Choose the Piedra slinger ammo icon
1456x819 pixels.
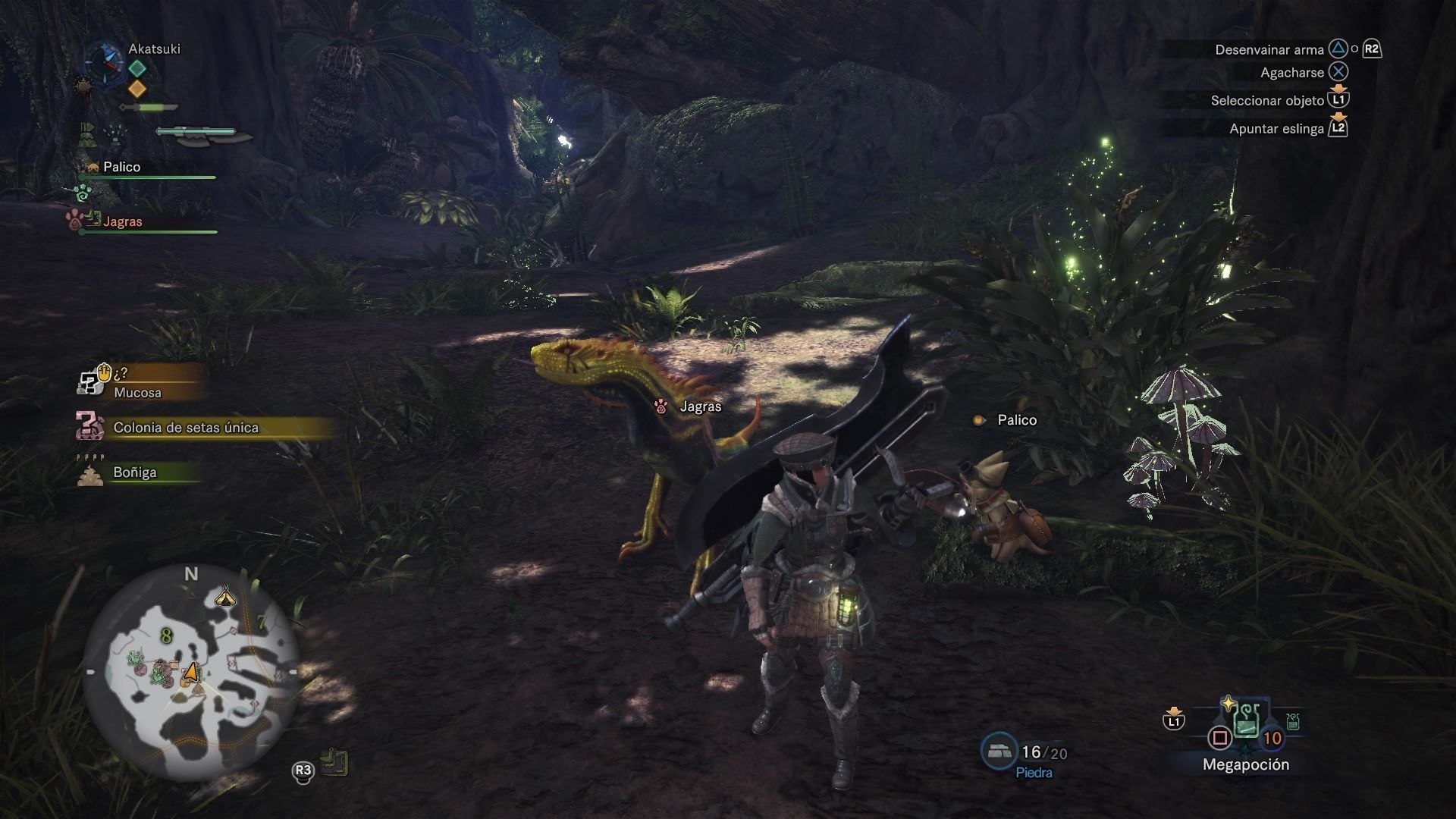(999, 751)
